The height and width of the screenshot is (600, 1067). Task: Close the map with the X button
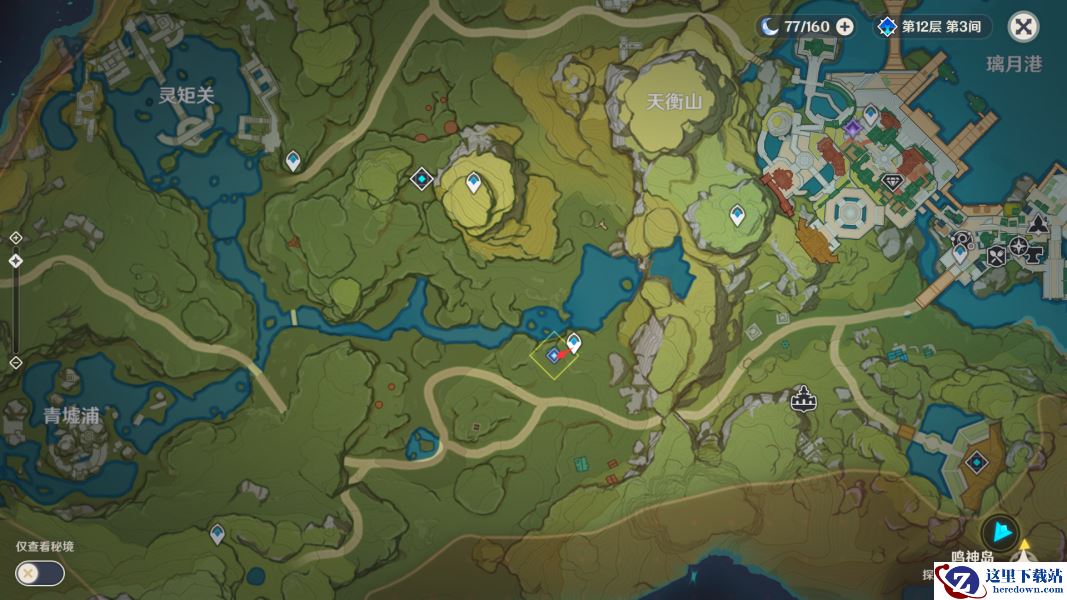(1023, 27)
